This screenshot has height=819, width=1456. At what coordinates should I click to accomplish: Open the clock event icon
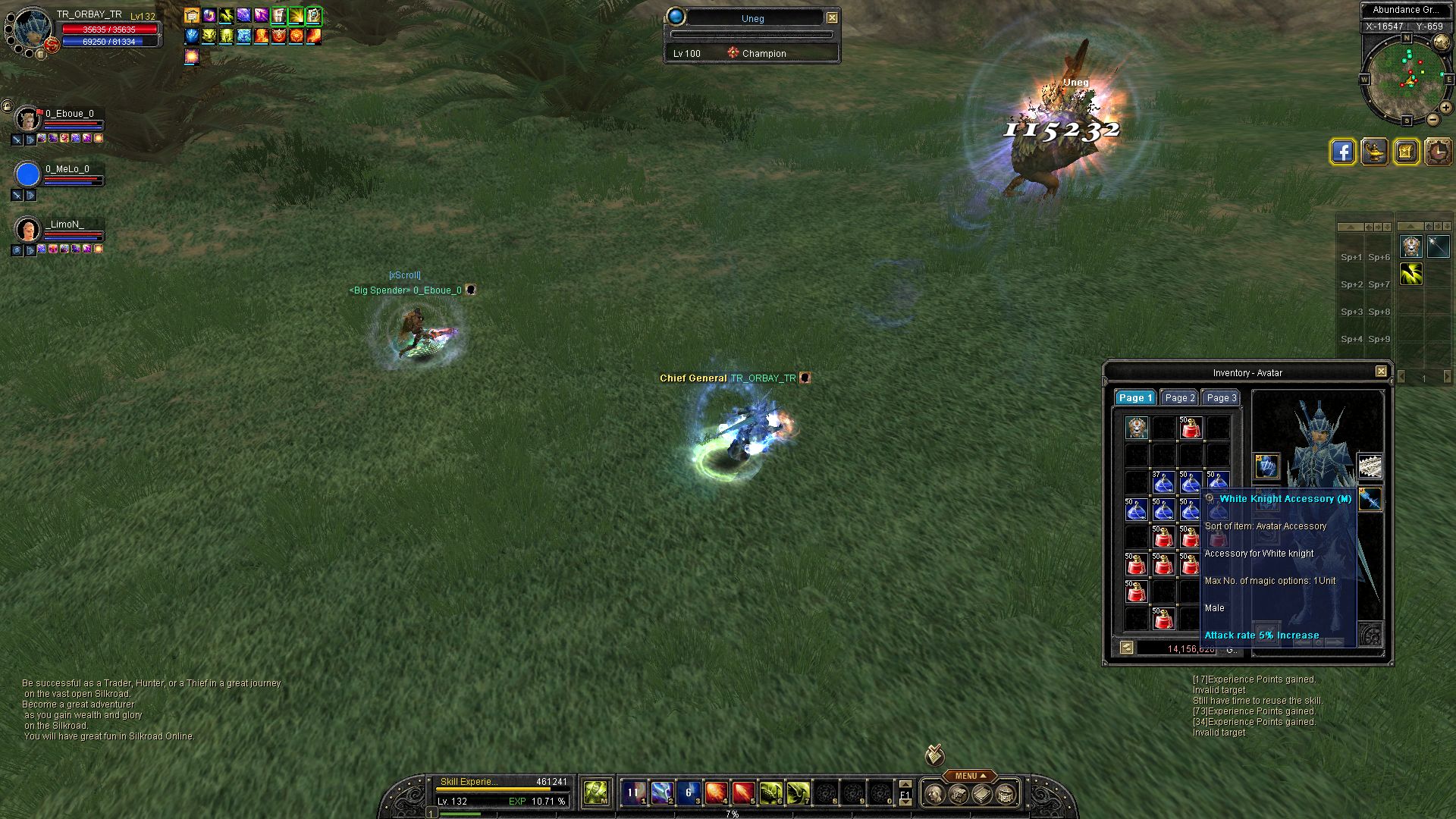click(1438, 152)
